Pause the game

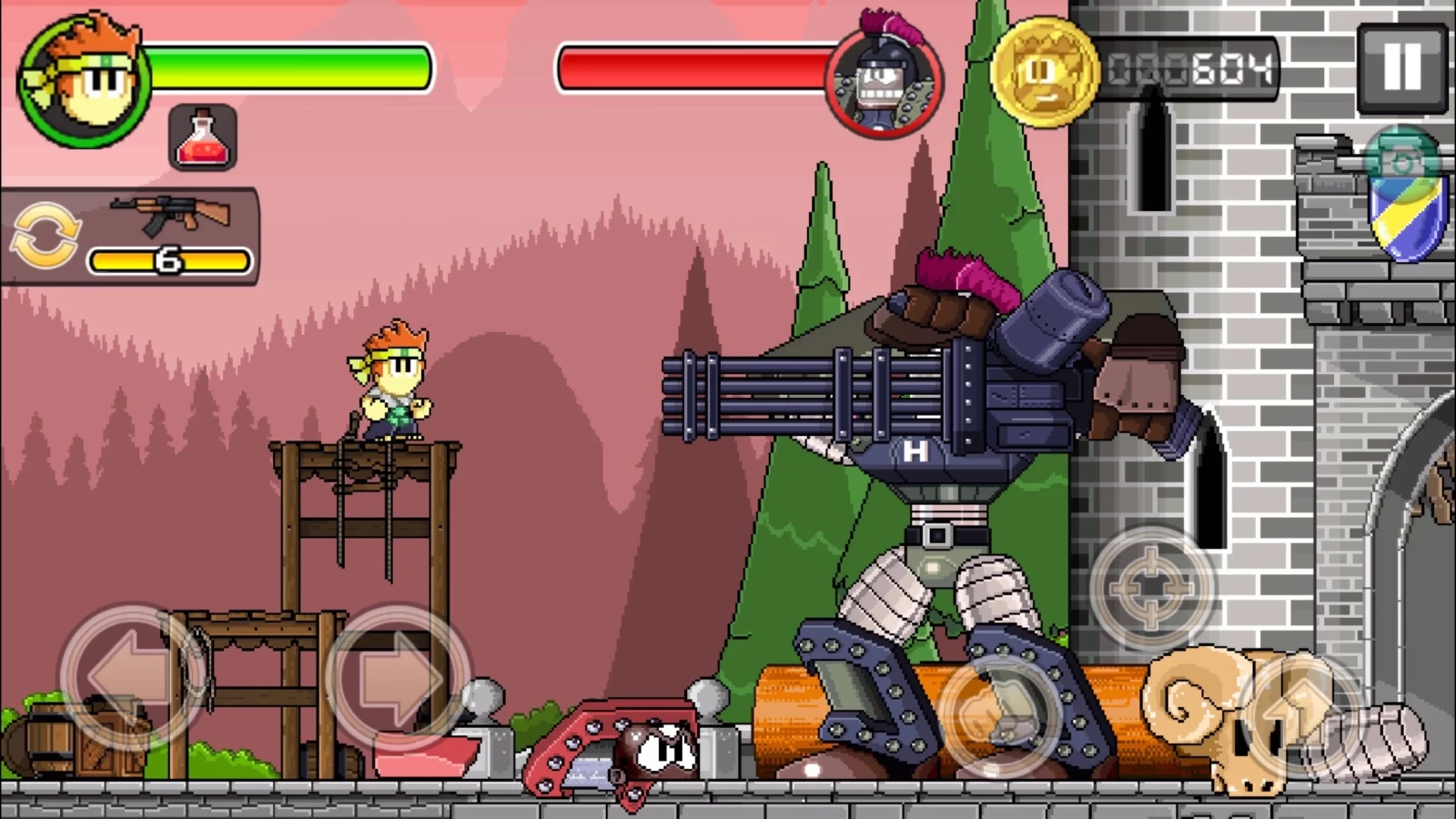[1401, 67]
